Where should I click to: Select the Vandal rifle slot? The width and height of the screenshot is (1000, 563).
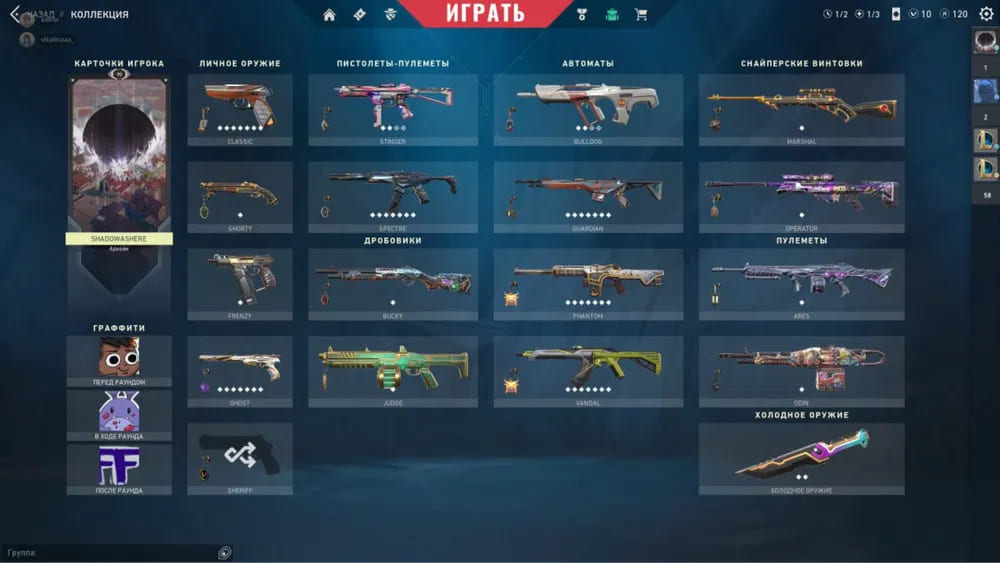(x=588, y=368)
